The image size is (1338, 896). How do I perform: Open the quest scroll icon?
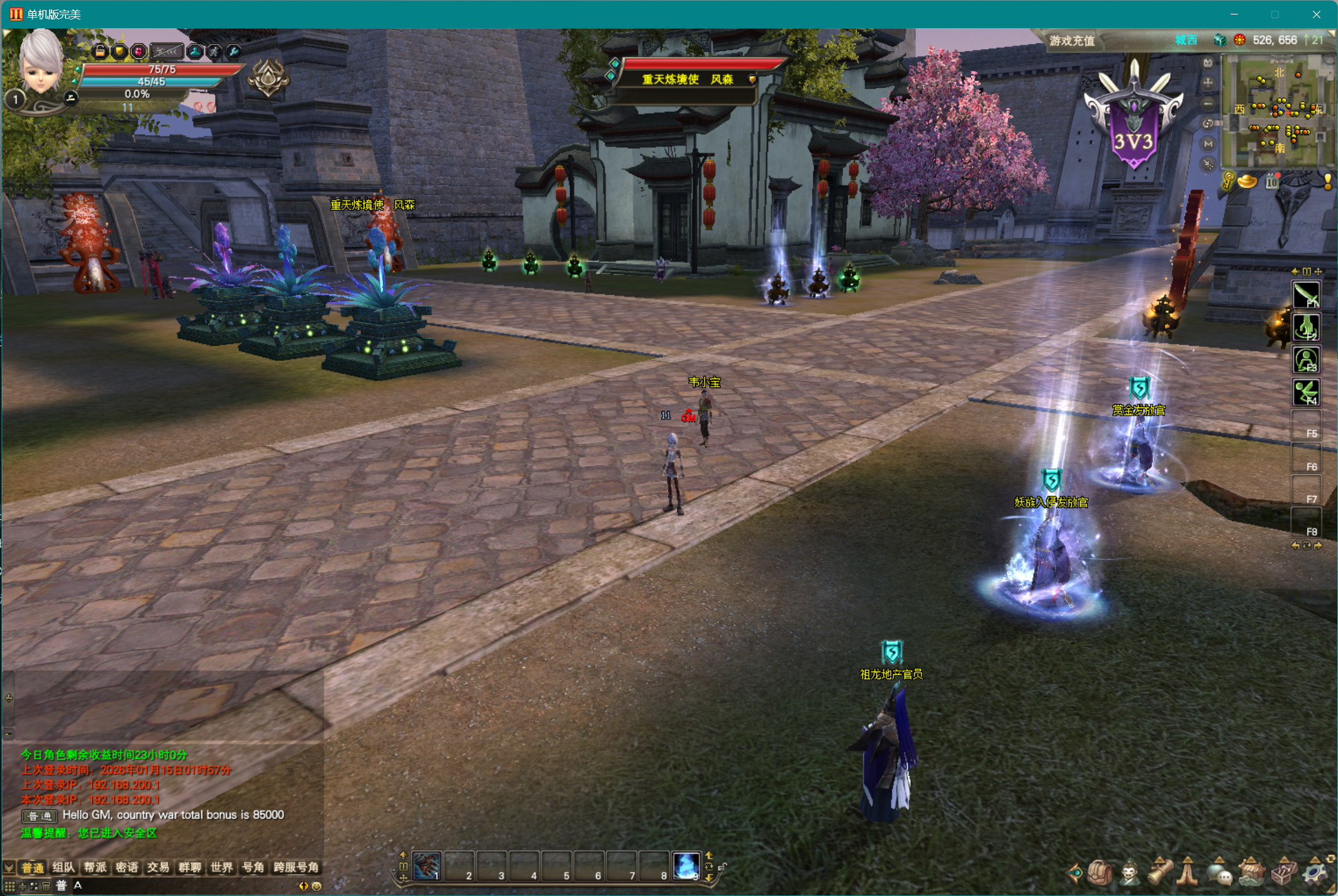pos(1161,873)
